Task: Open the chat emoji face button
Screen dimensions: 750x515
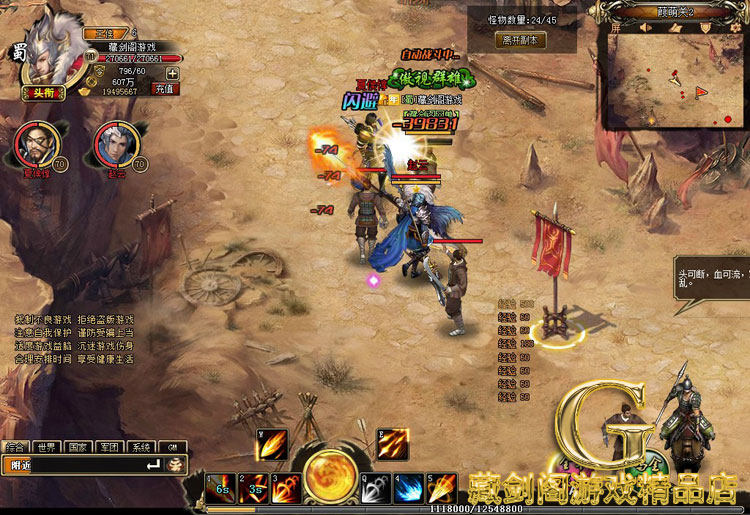Action: click(175, 465)
